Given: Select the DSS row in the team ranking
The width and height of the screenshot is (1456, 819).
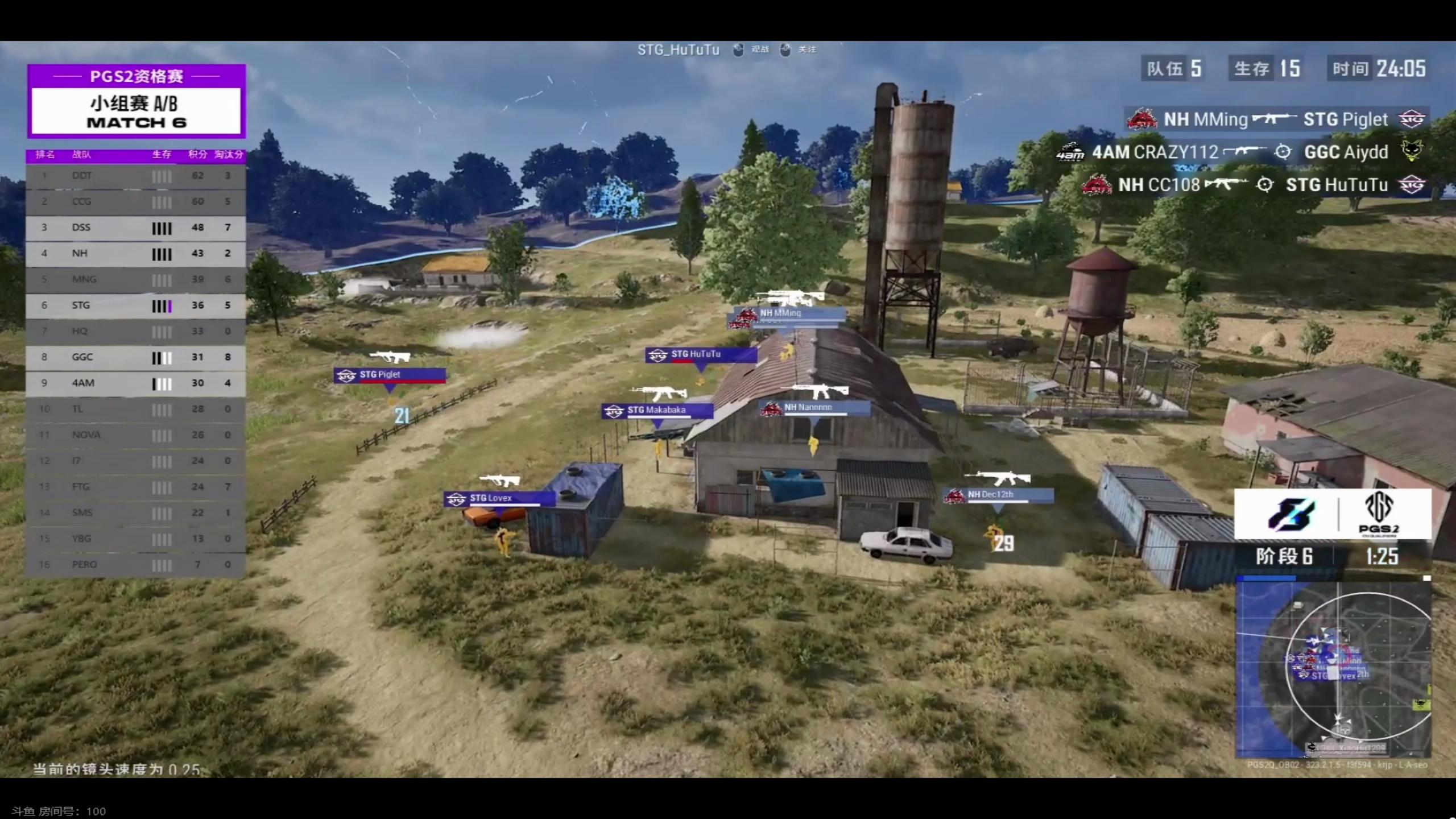Looking at the screenshot, I should pyautogui.click(x=135, y=227).
